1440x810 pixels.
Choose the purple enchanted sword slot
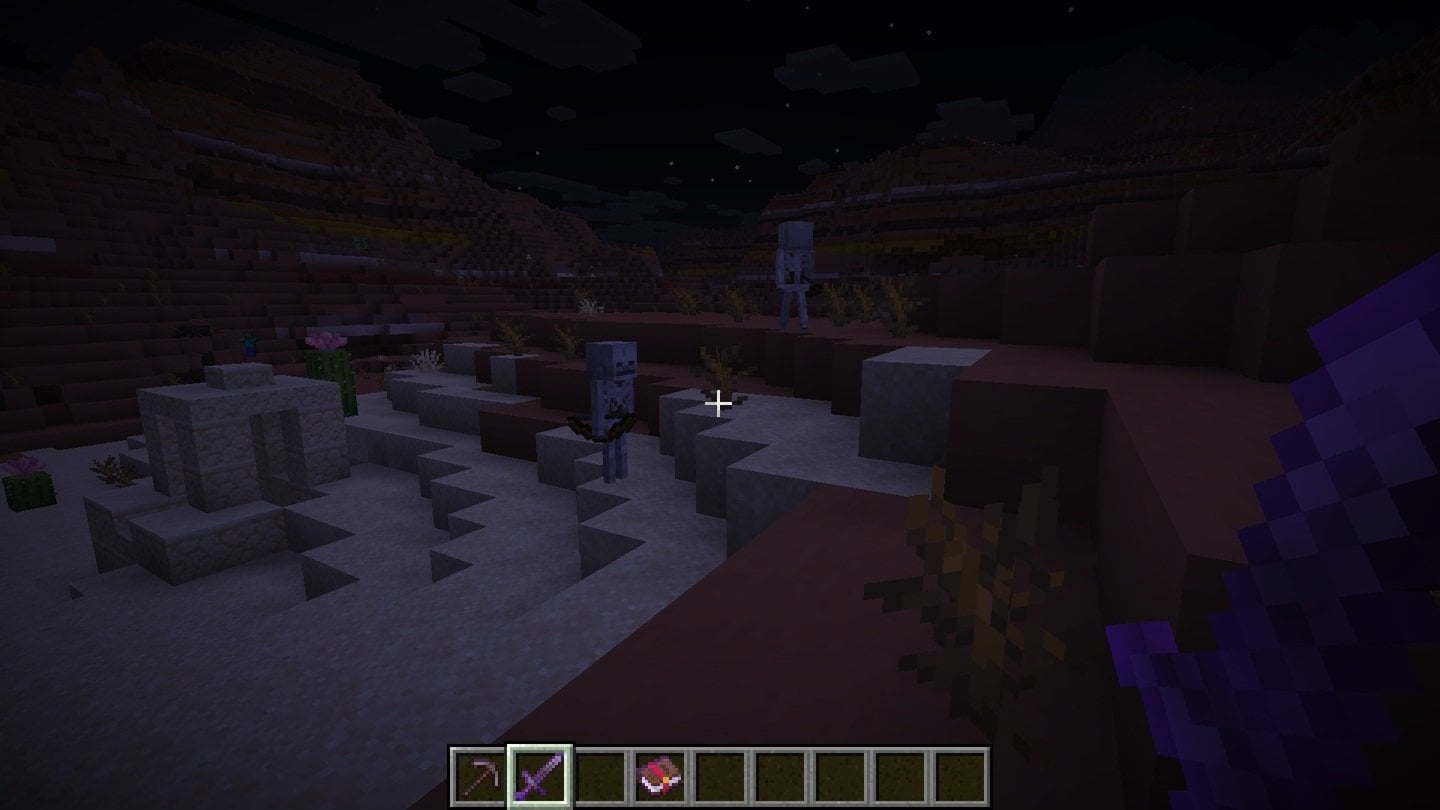pyautogui.click(x=540, y=776)
